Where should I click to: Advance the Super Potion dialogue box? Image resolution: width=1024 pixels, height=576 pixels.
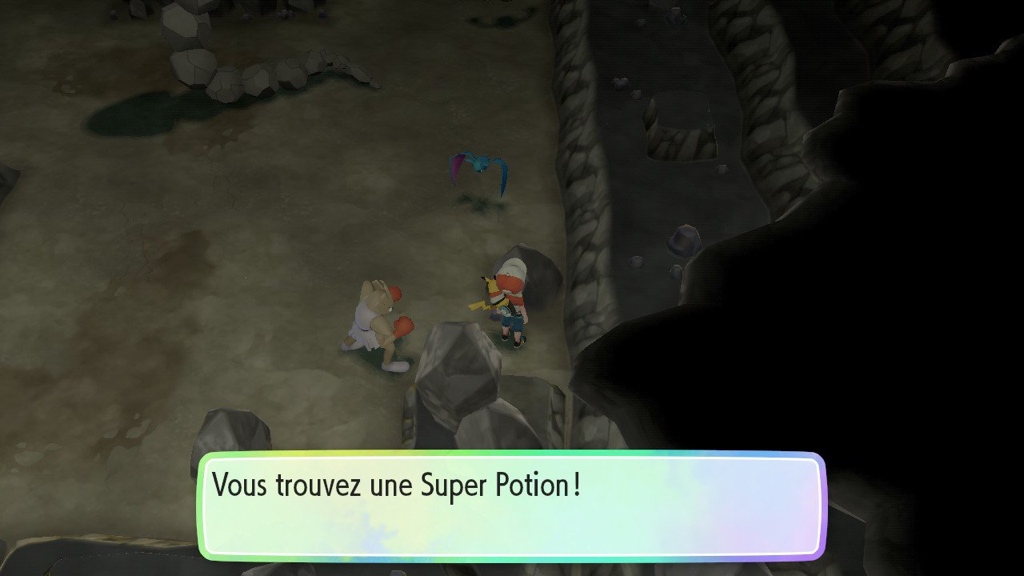click(511, 505)
